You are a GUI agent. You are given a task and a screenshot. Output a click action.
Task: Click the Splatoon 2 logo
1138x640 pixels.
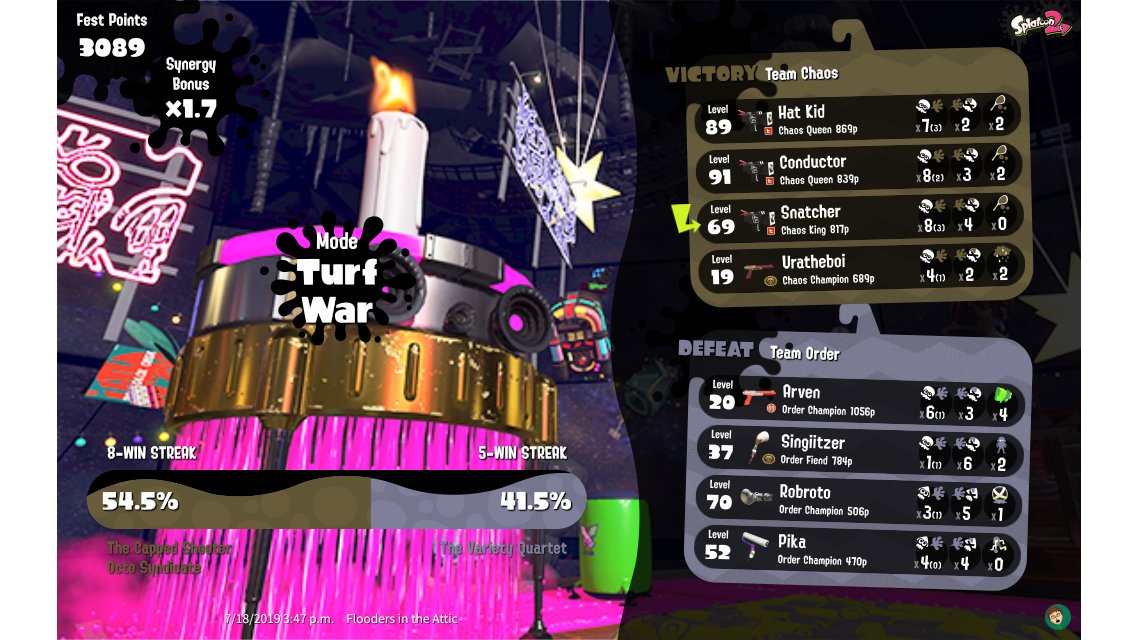pyautogui.click(x=1040, y=24)
